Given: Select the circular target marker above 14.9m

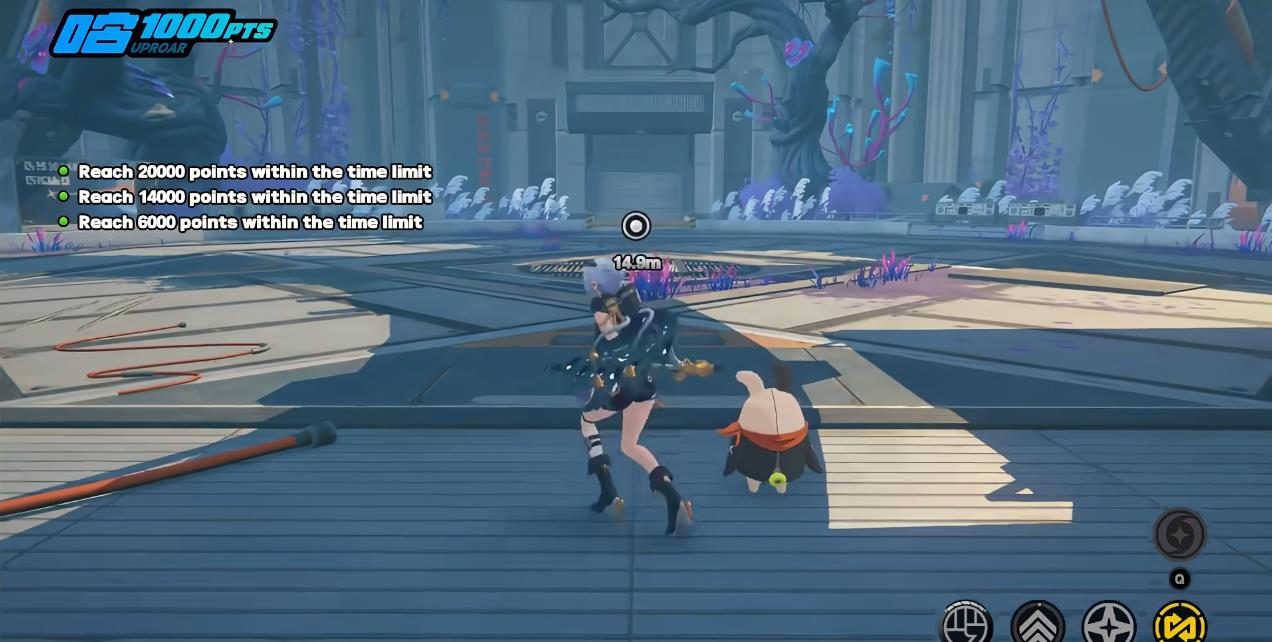Looking at the screenshot, I should pos(636,226).
